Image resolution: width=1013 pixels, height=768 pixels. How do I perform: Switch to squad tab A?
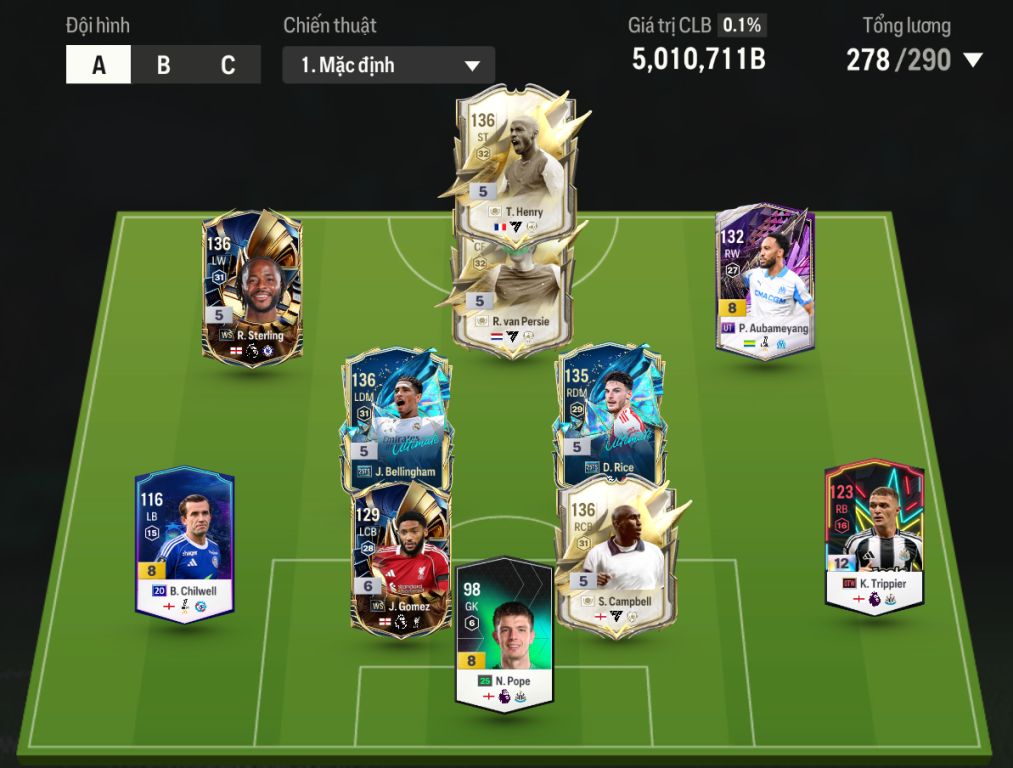click(98, 65)
